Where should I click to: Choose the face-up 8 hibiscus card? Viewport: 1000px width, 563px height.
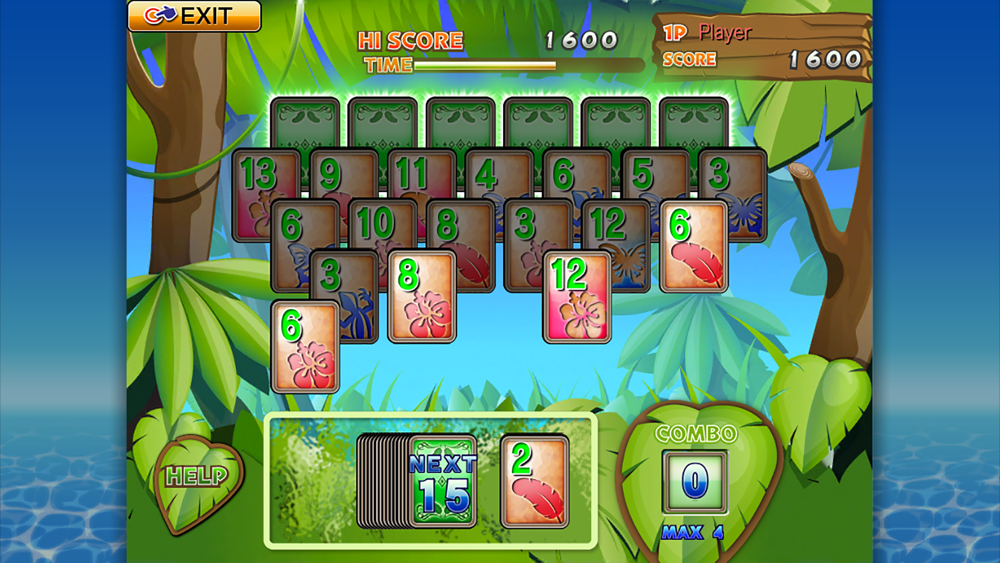421,296
